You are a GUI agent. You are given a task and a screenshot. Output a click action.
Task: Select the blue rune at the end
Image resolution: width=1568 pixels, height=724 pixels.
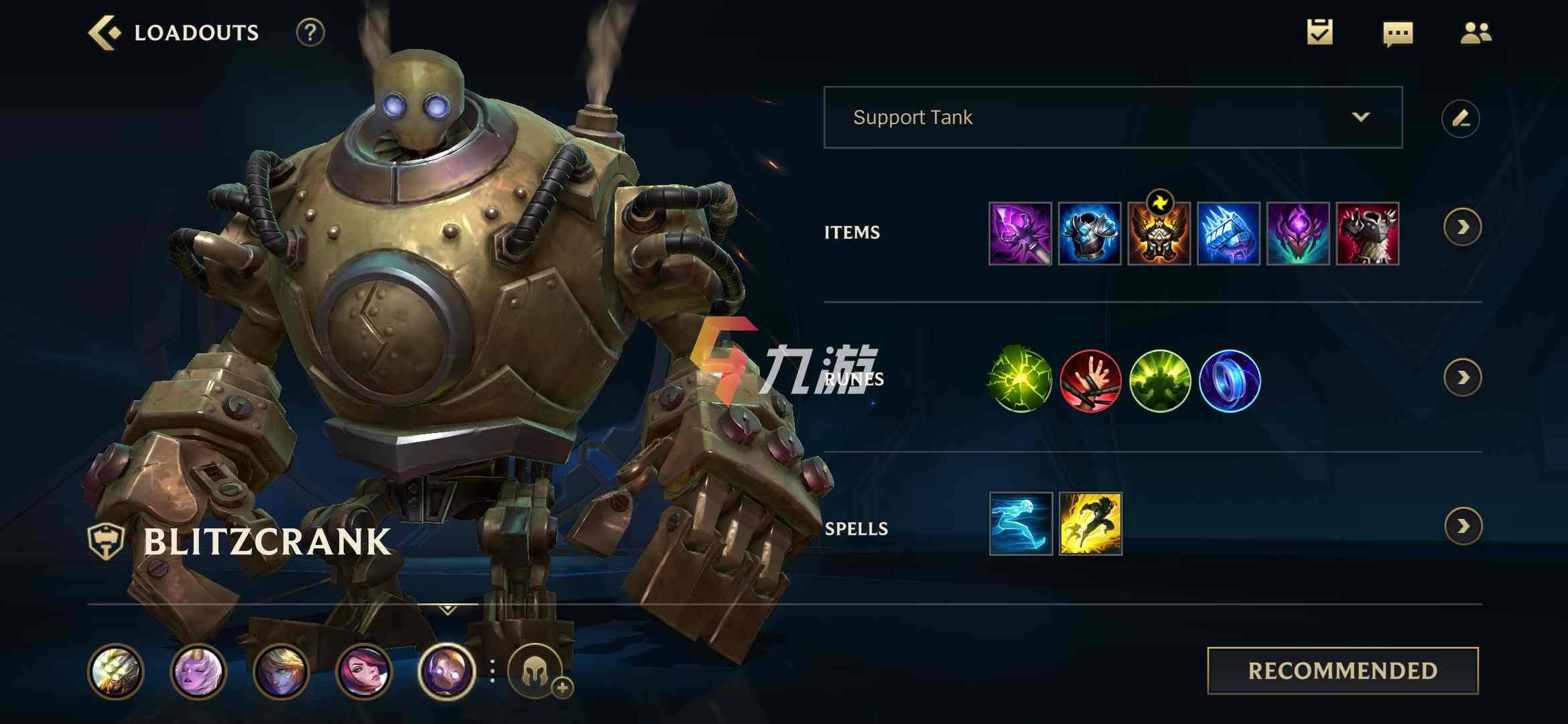tap(1229, 381)
